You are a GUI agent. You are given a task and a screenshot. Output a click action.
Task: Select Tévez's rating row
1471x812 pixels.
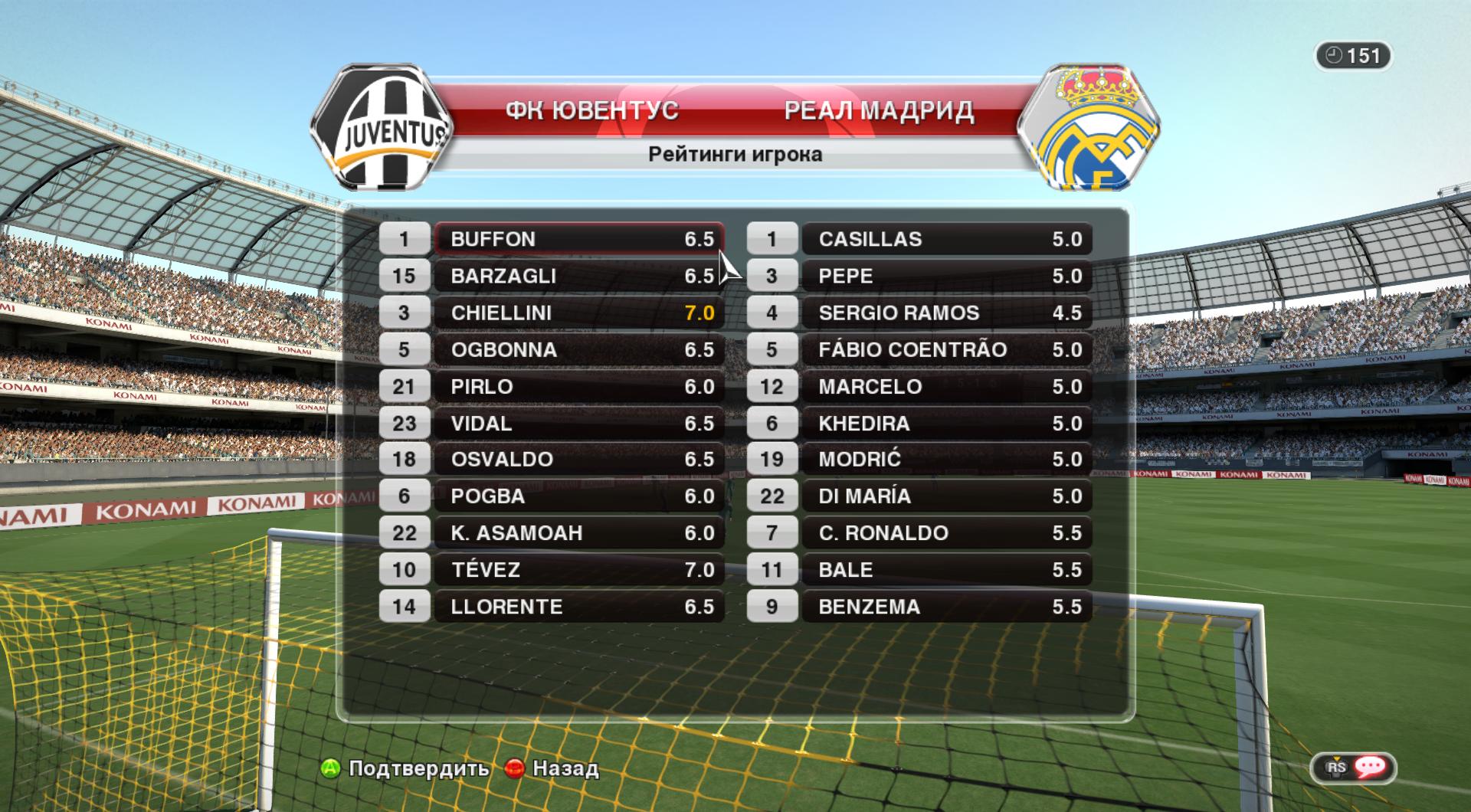[x=578, y=569]
